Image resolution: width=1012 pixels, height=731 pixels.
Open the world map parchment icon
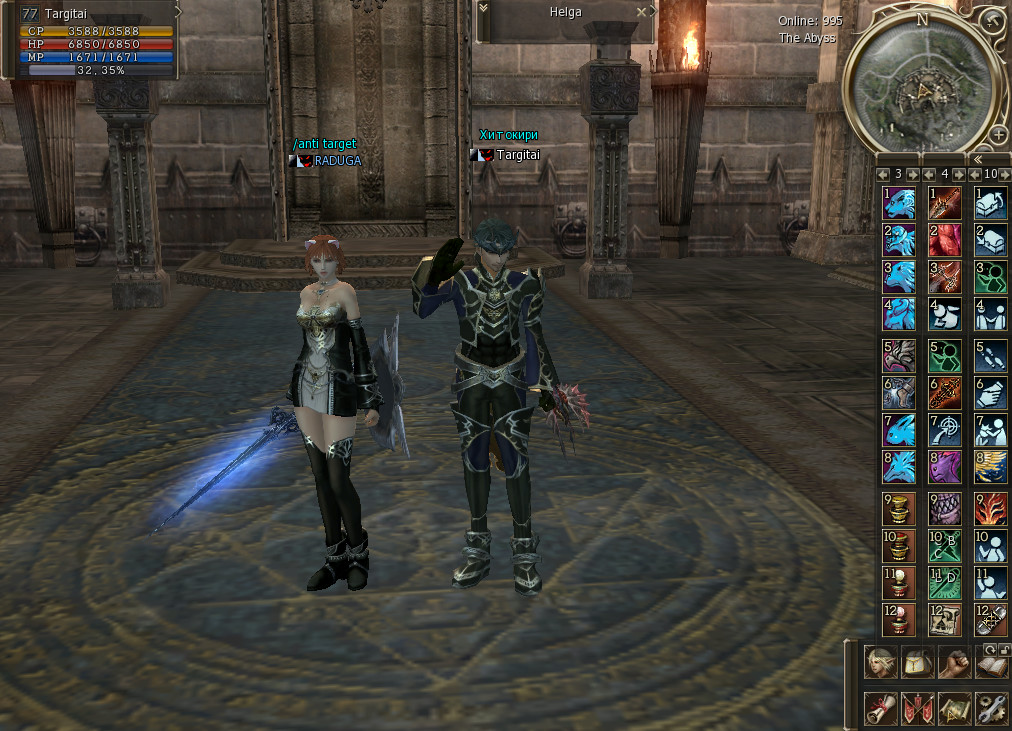tap(953, 707)
